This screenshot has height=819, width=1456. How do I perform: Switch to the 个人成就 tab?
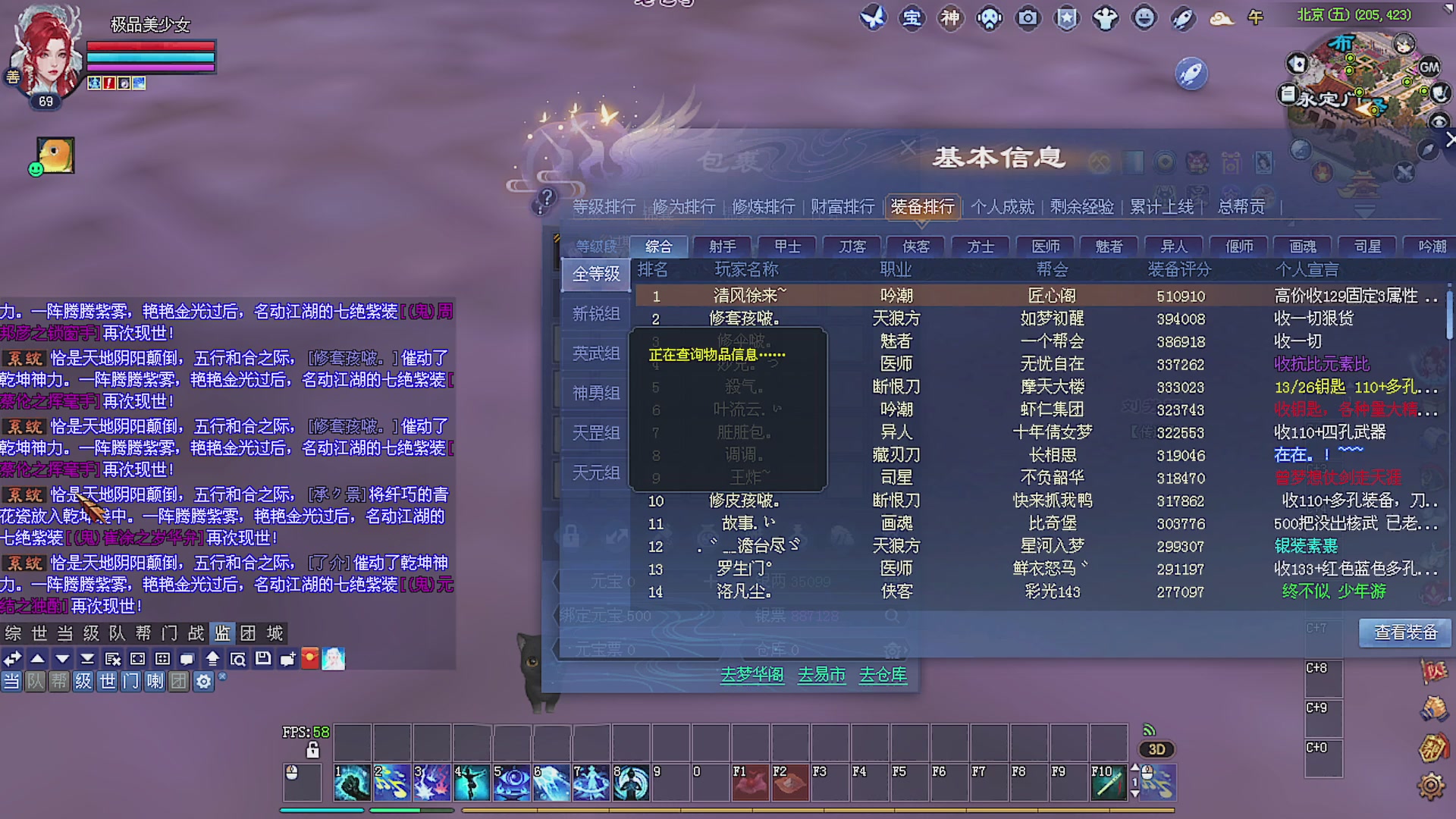[x=1003, y=206]
